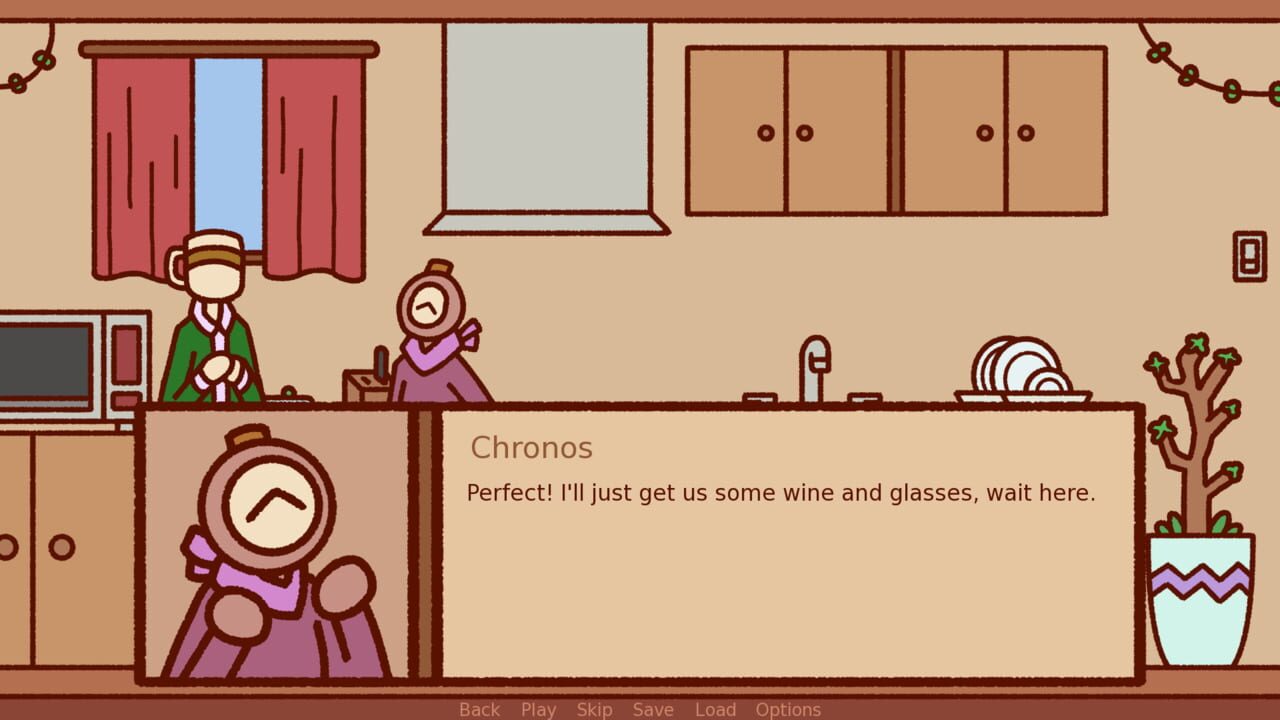Click the potted plant on the right
Image resolution: width=1280 pixels, height=720 pixels.
click(x=1200, y=560)
